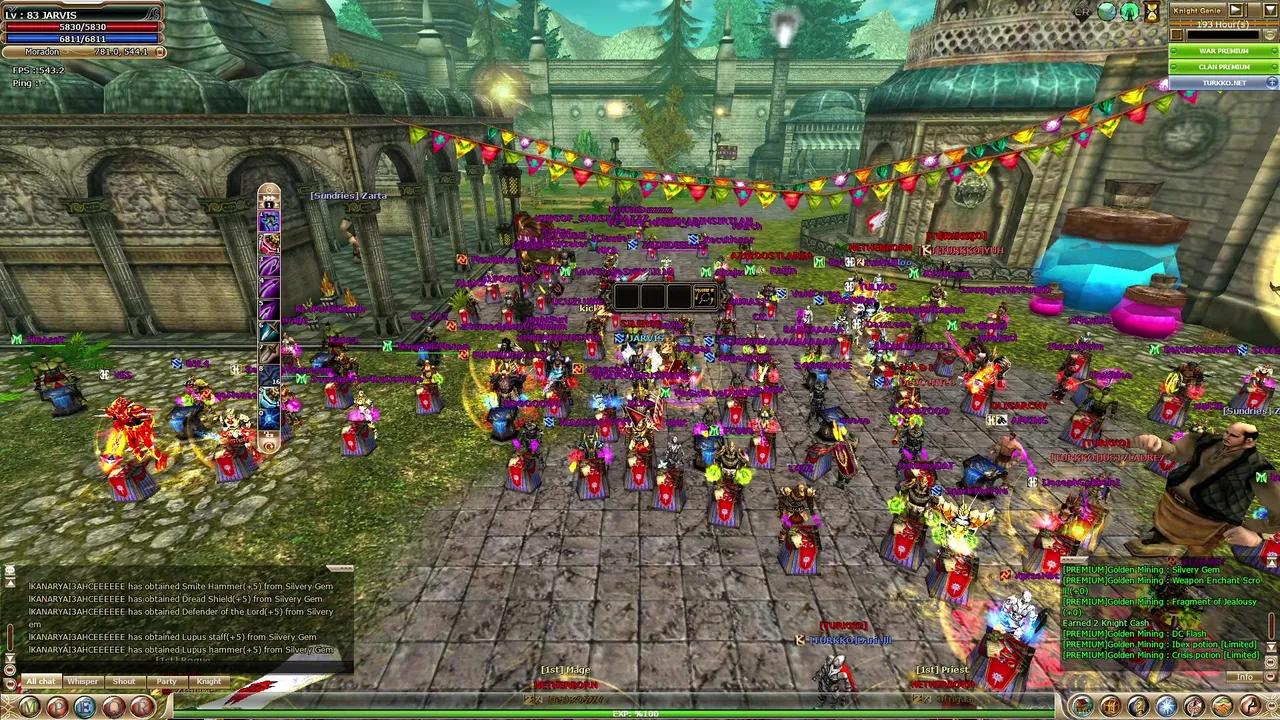Click the blue E menu button

[x=85, y=707]
